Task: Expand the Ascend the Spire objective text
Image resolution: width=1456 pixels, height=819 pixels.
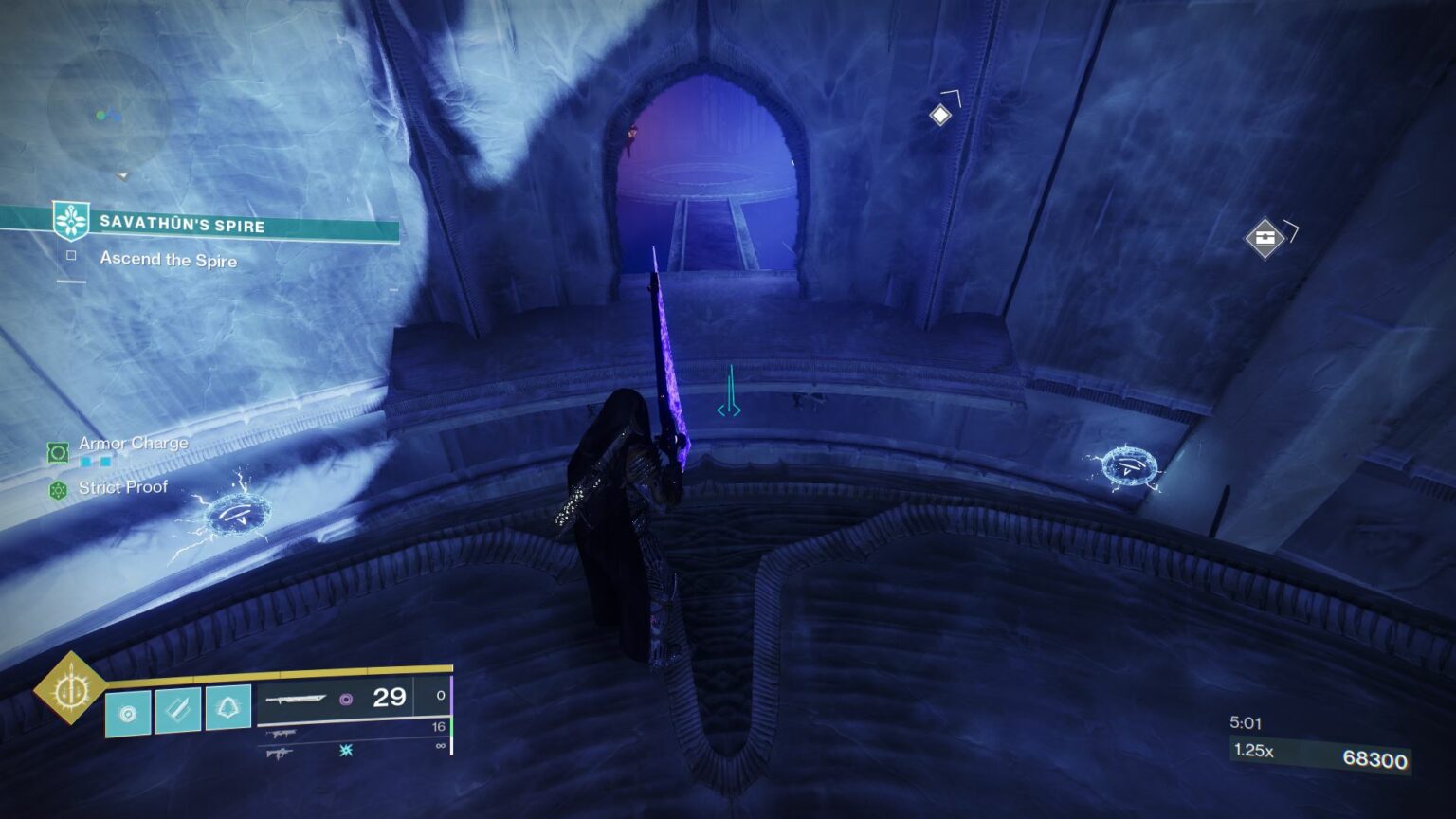Action: click(168, 262)
